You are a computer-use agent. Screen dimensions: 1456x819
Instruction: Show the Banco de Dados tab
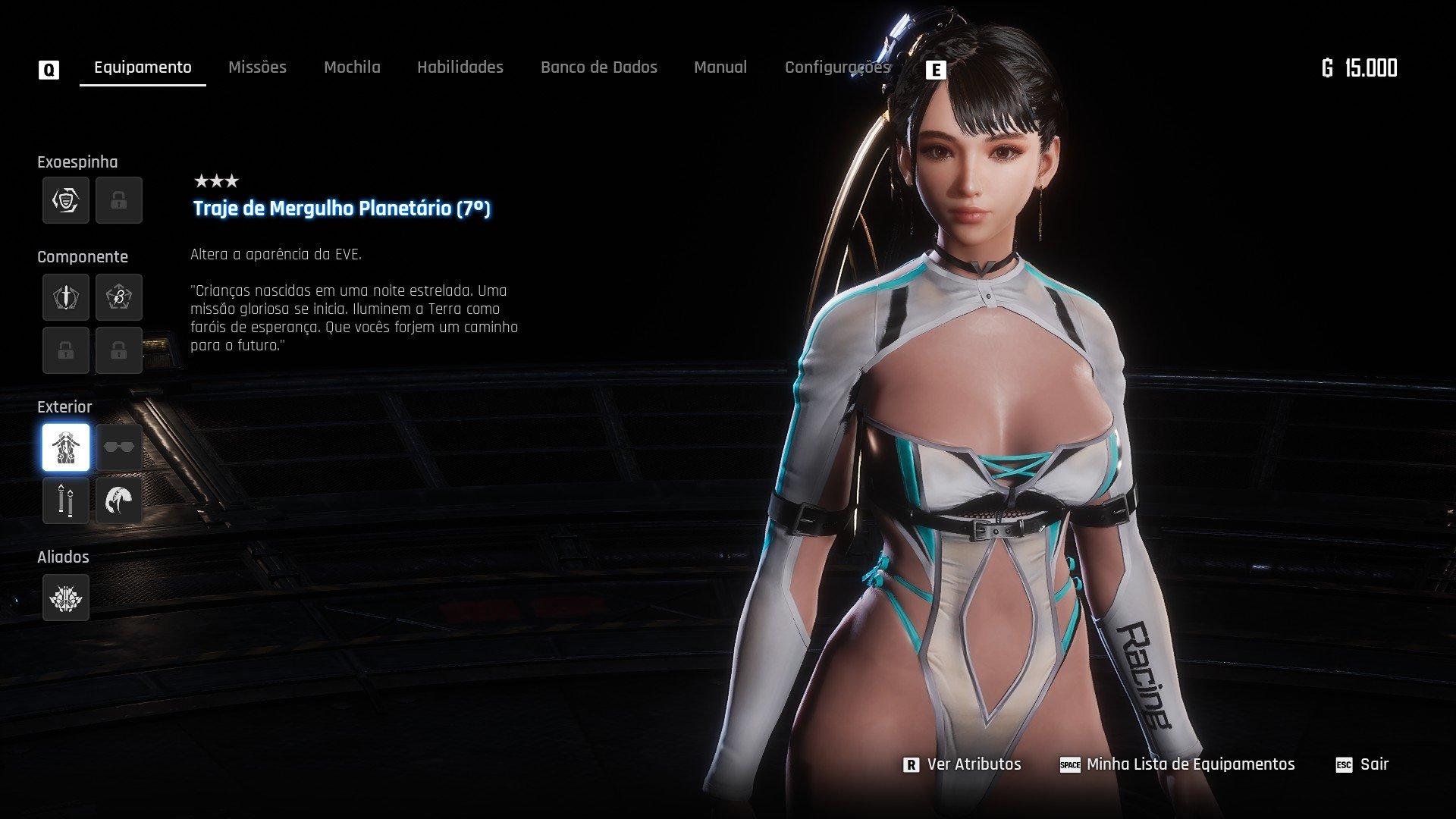click(598, 67)
